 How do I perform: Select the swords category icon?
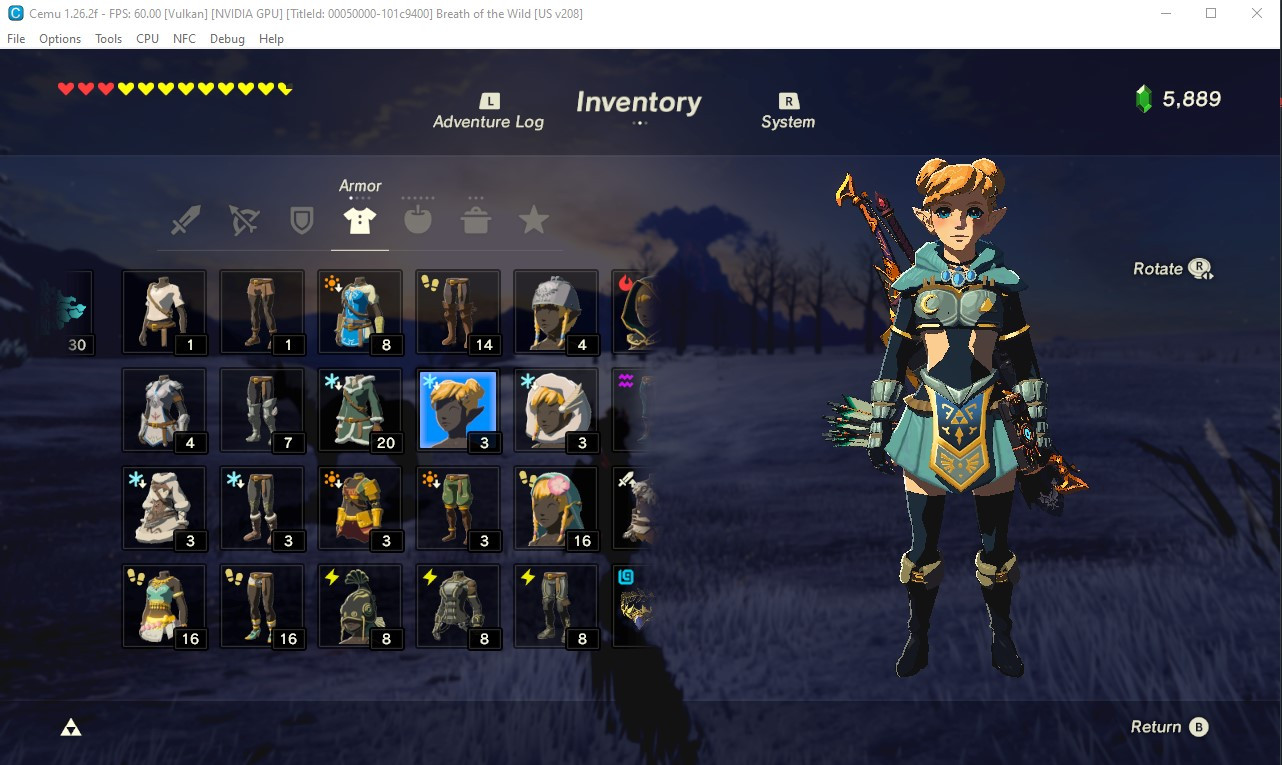click(184, 220)
